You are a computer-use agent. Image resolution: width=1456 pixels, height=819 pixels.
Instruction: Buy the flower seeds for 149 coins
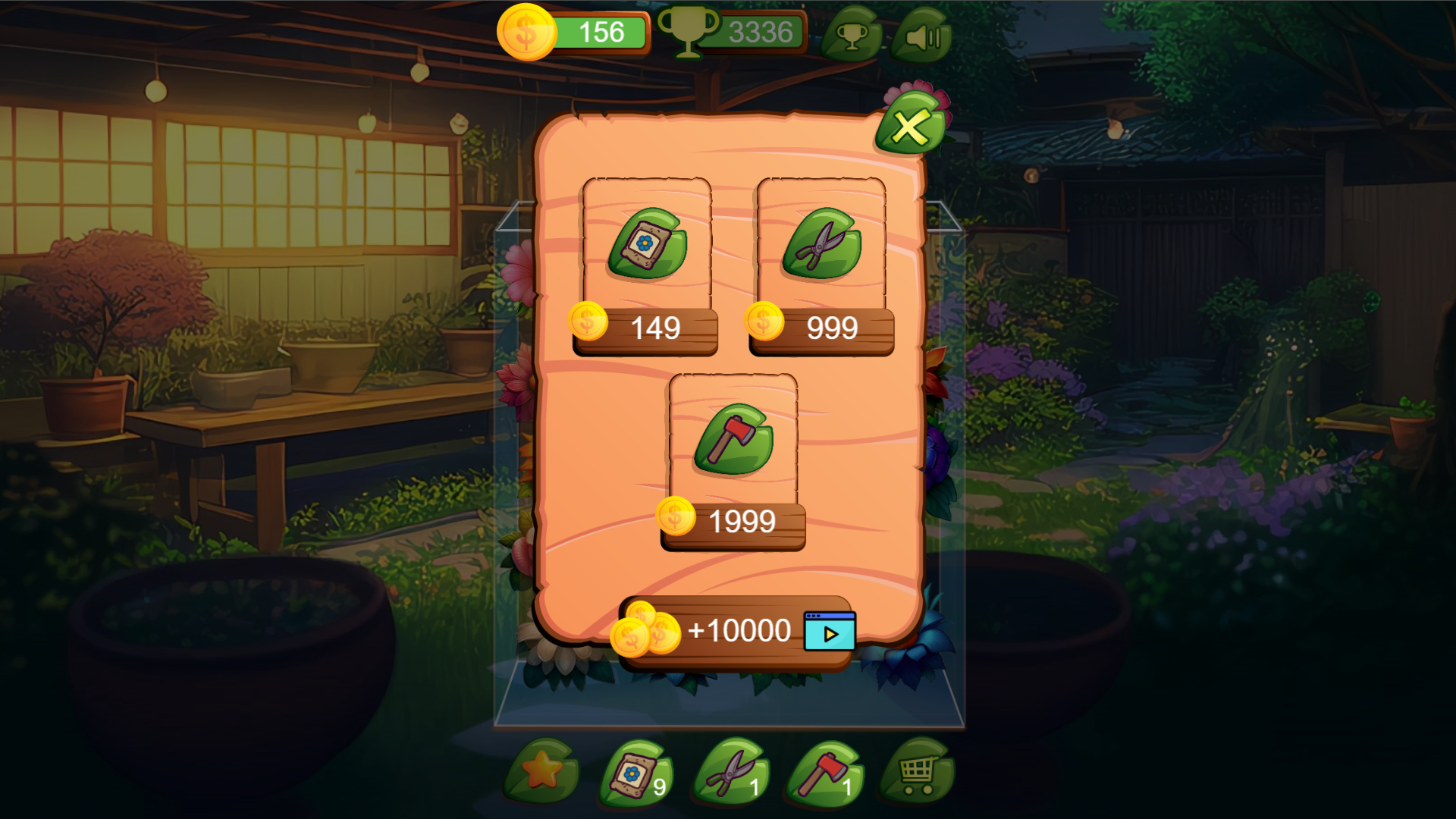tap(647, 328)
